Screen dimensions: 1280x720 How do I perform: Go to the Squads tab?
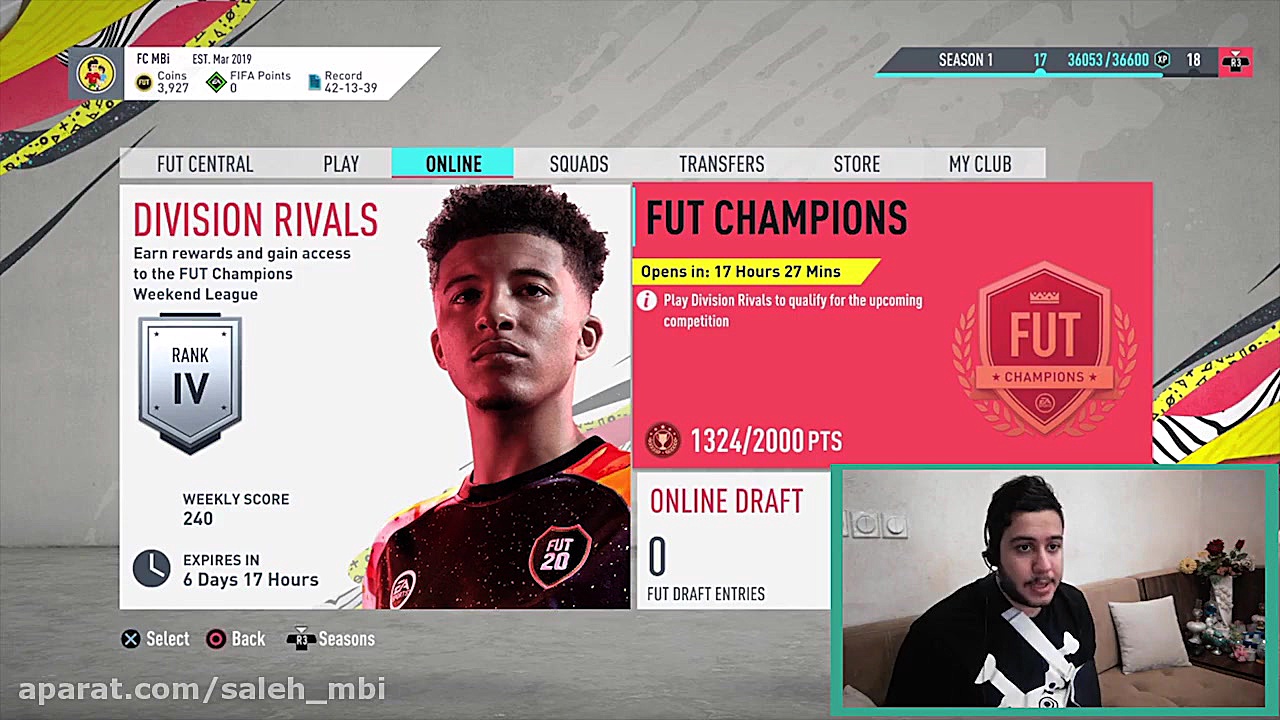click(x=579, y=164)
